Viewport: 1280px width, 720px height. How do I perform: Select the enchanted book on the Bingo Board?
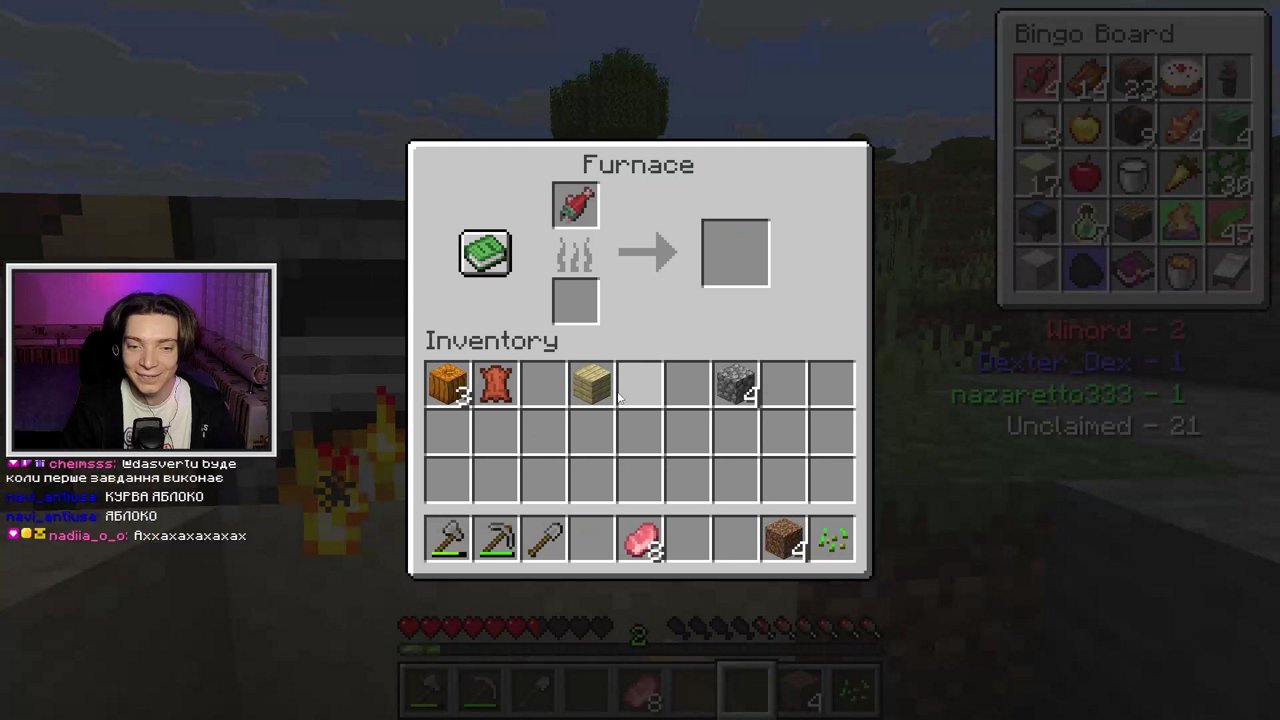coord(1132,271)
